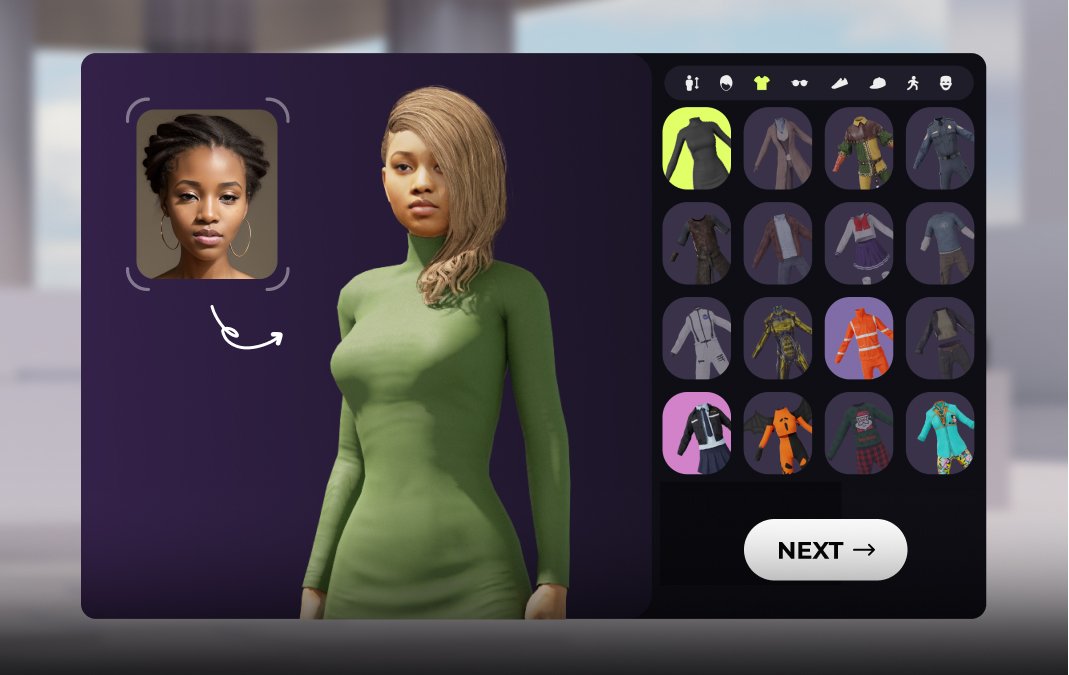Select the orange pumpkin costume with bat wings

pos(778,433)
